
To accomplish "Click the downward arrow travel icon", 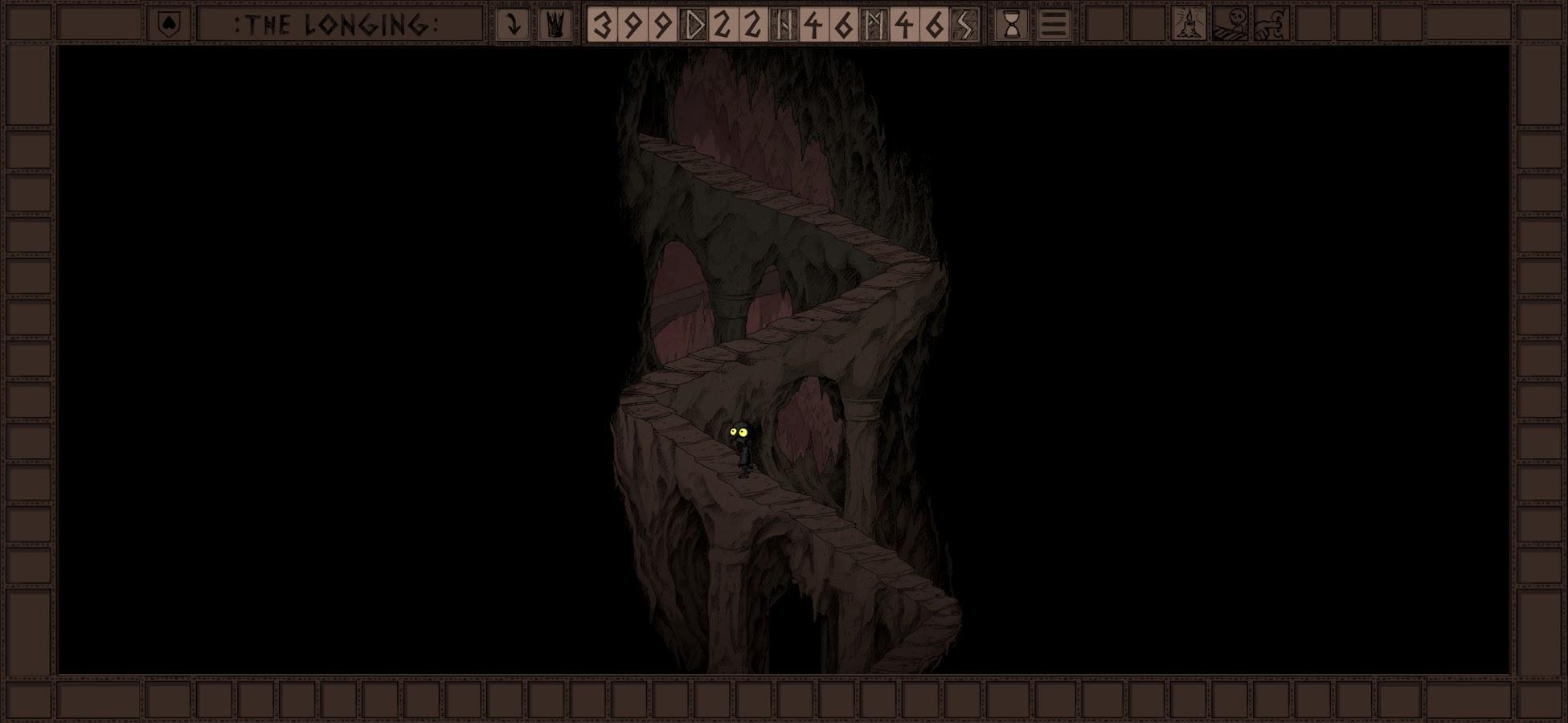I will tap(512, 22).
